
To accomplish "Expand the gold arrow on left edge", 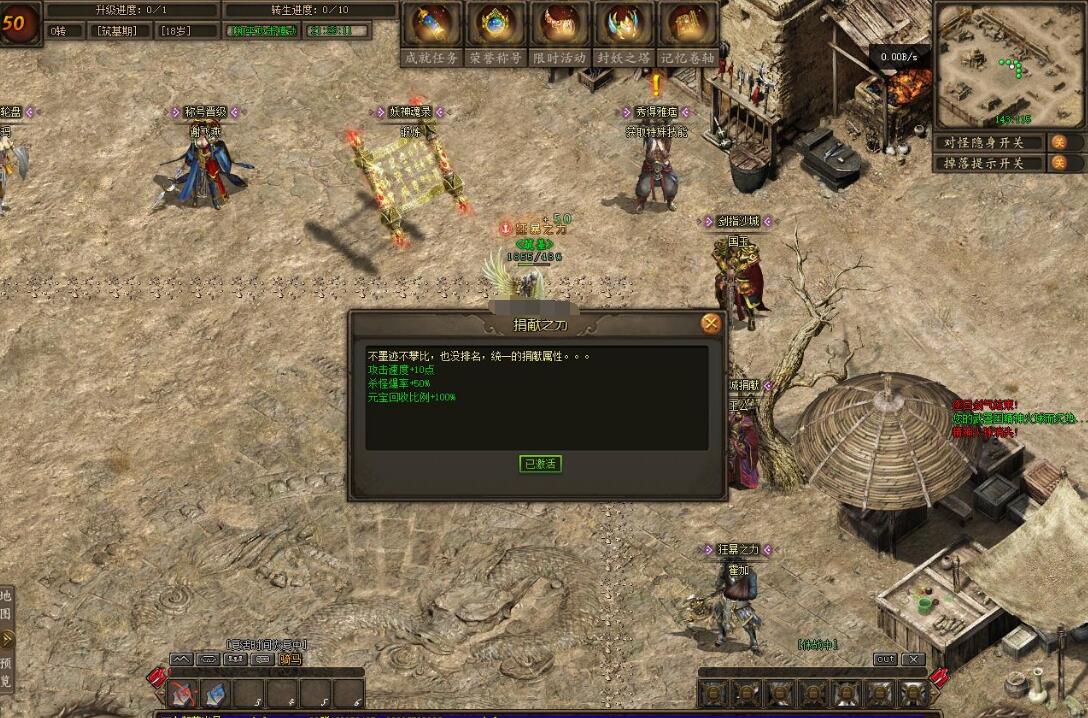I will pos(7,638).
